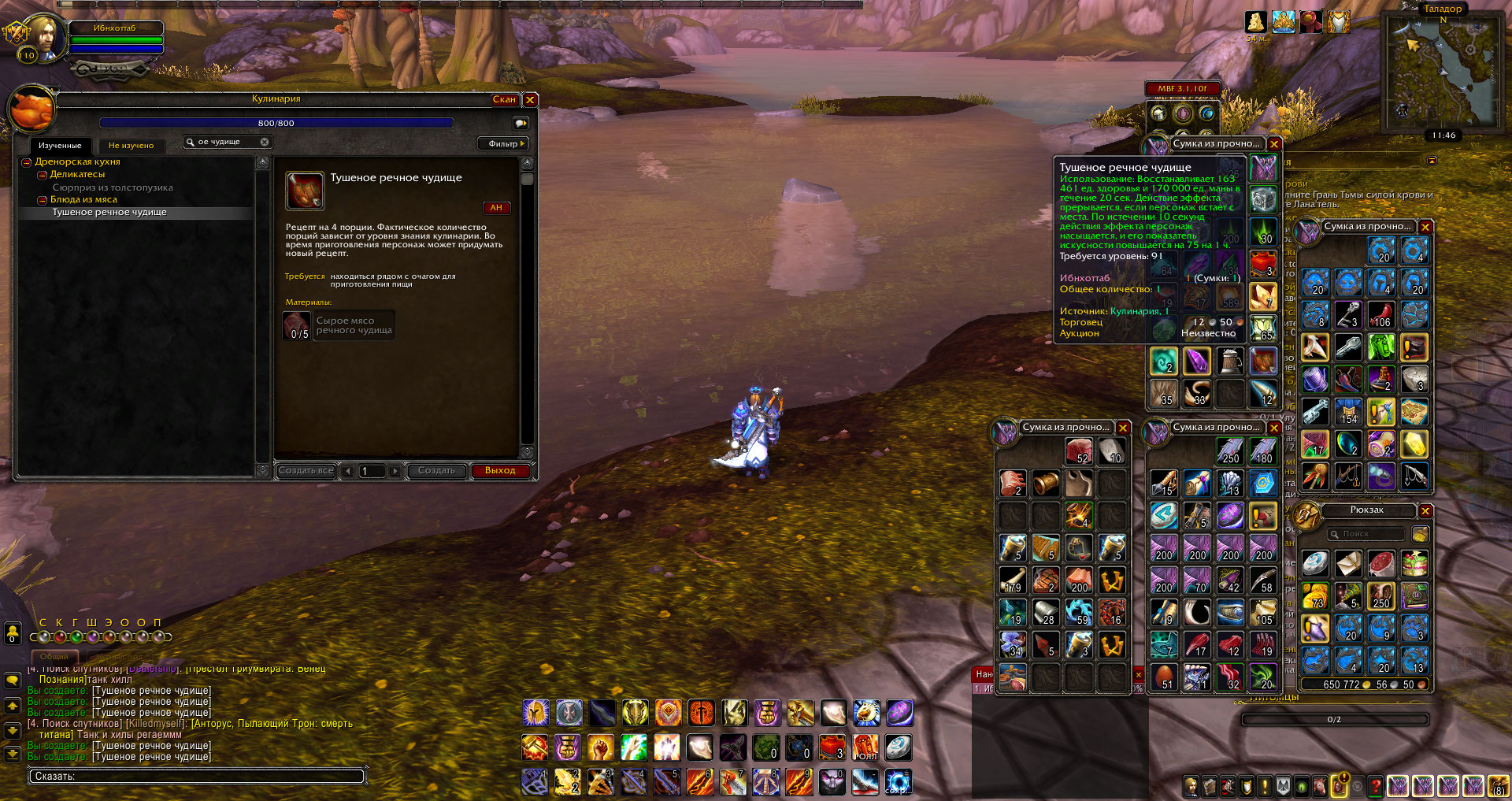Click the Создать все button
The height and width of the screenshot is (801, 1512).
[x=306, y=471]
